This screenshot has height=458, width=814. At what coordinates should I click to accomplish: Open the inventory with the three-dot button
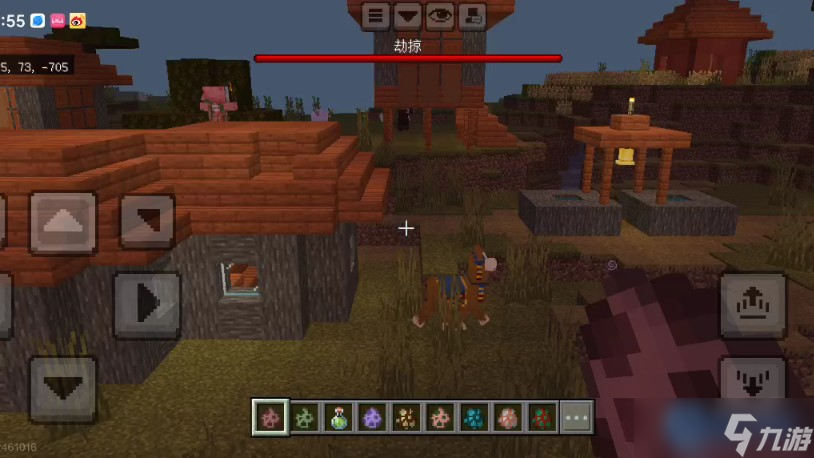(577, 417)
